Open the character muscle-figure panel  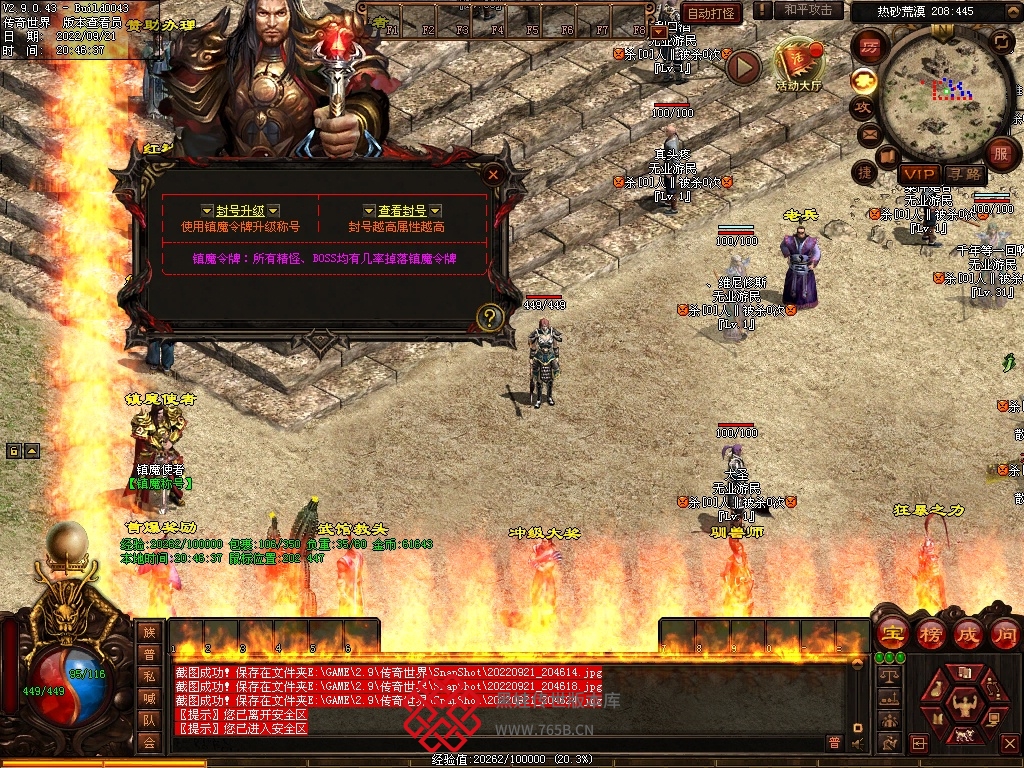coord(964,703)
